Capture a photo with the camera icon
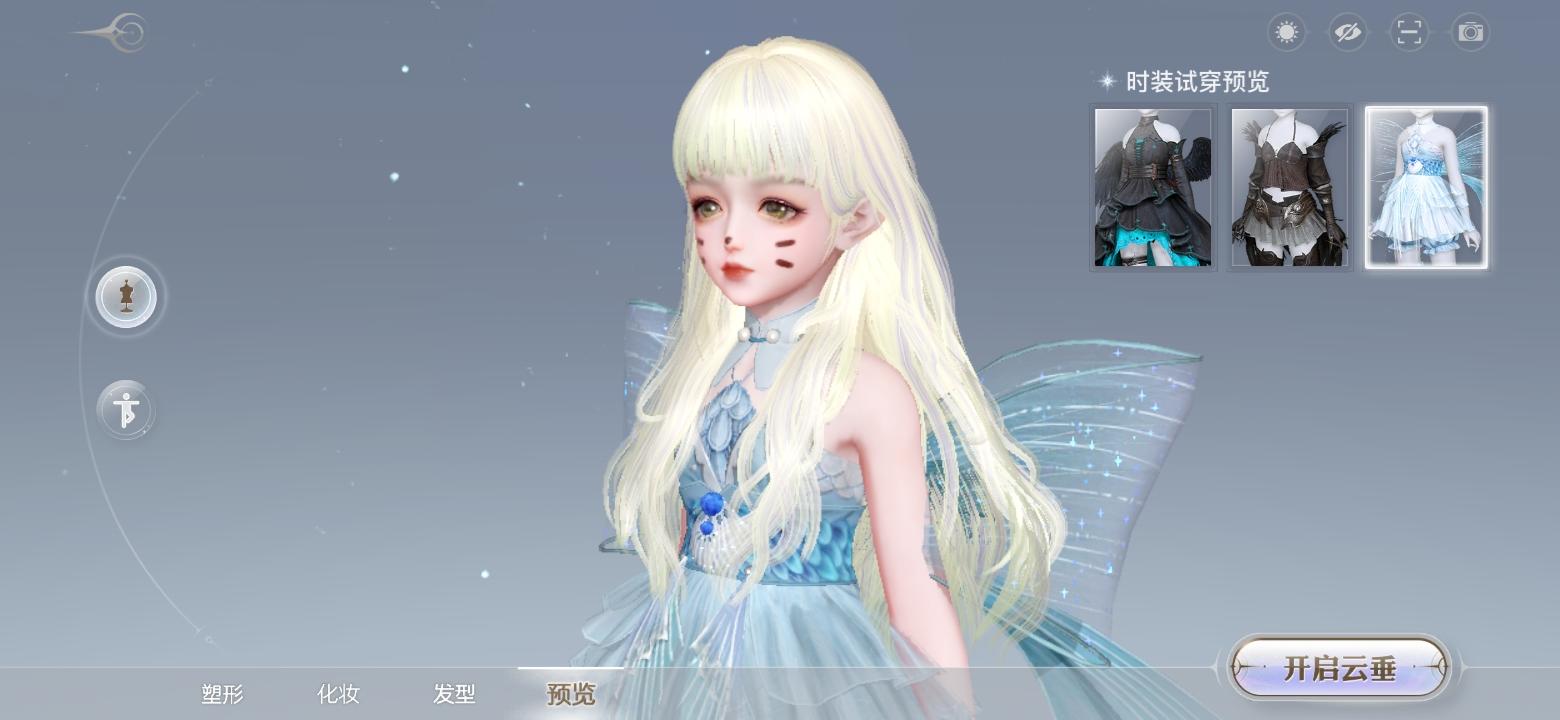 pyautogui.click(x=1469, y=32)
